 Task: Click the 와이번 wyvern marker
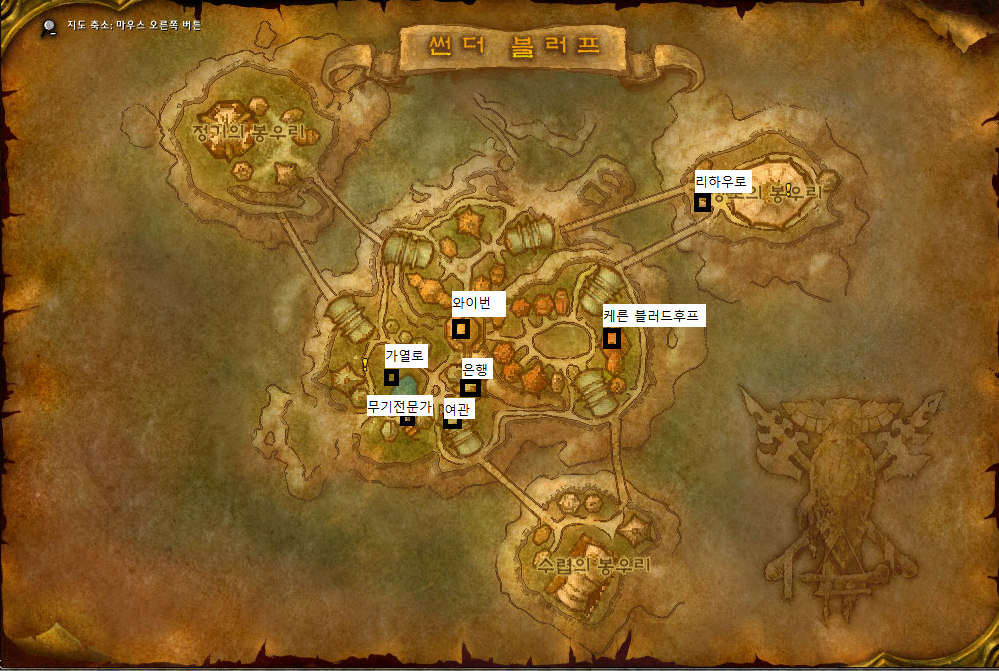click(461, 328)
